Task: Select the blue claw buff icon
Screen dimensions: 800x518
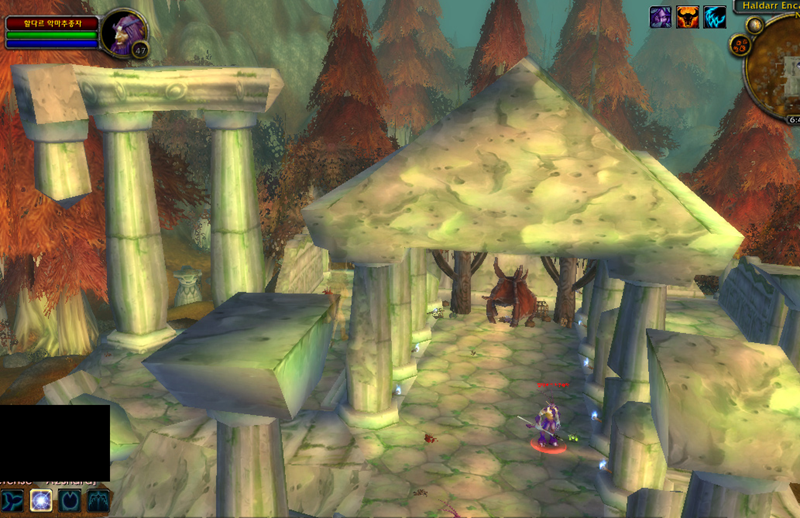Action: click(714, 16)
